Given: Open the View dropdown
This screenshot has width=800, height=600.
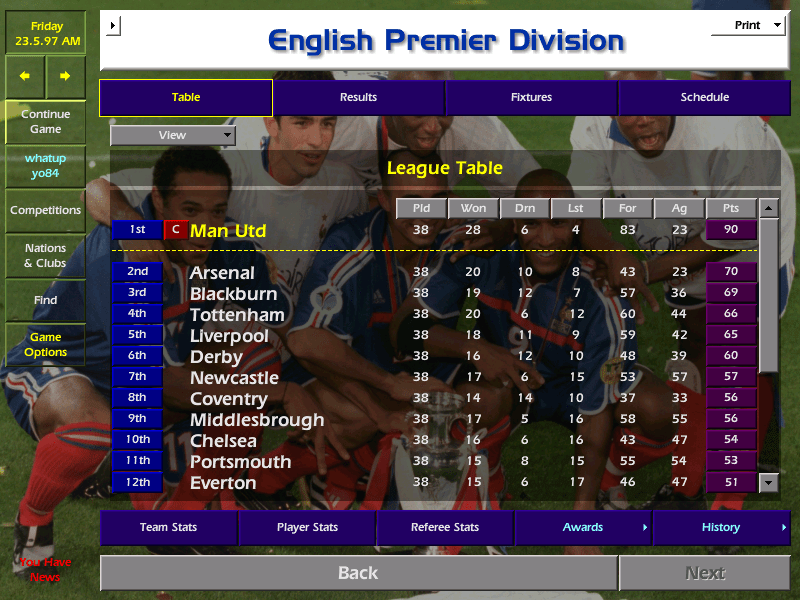Looking at the screenshot, I should point(173,135).
